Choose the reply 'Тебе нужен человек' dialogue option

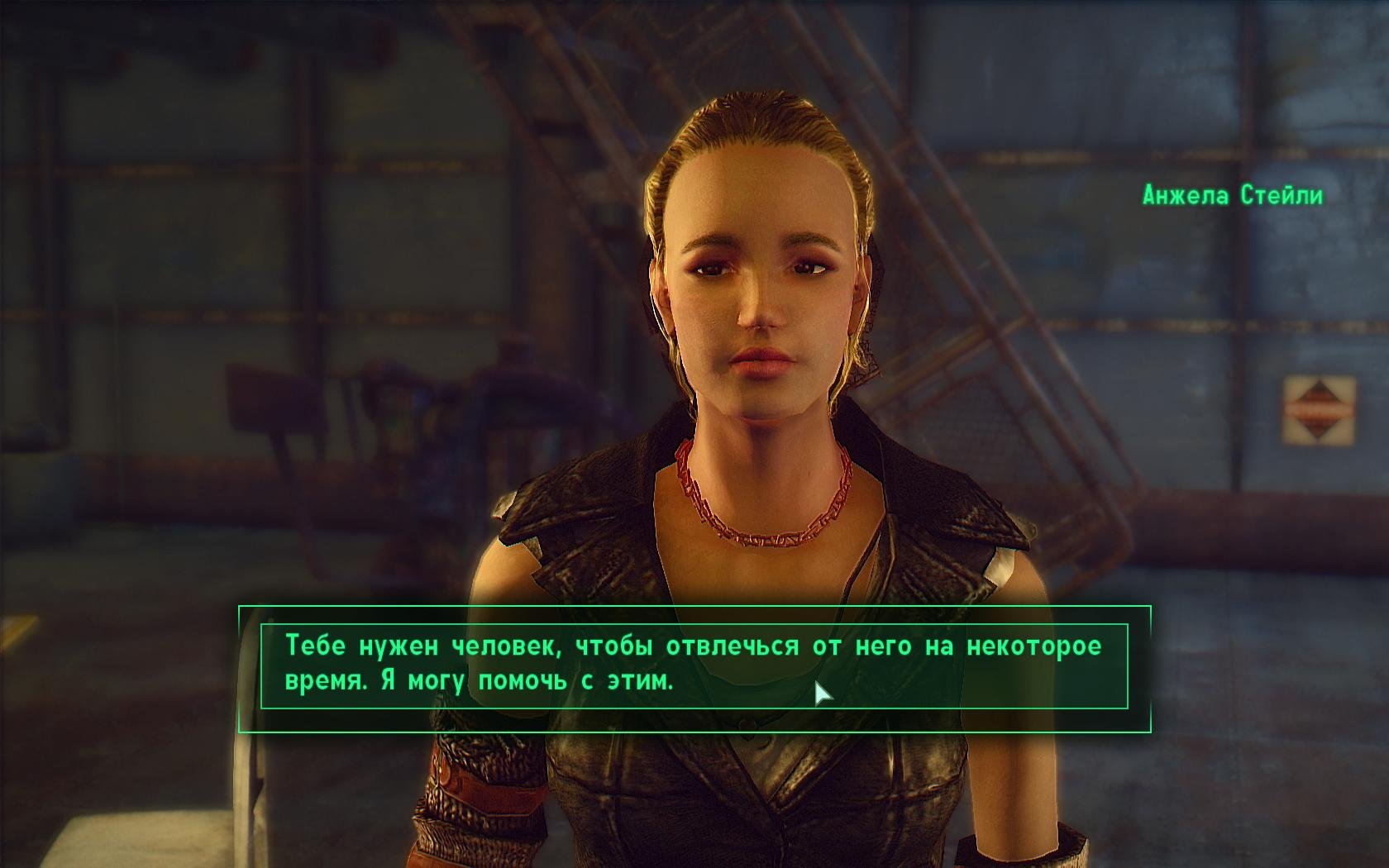coord(693,665)
